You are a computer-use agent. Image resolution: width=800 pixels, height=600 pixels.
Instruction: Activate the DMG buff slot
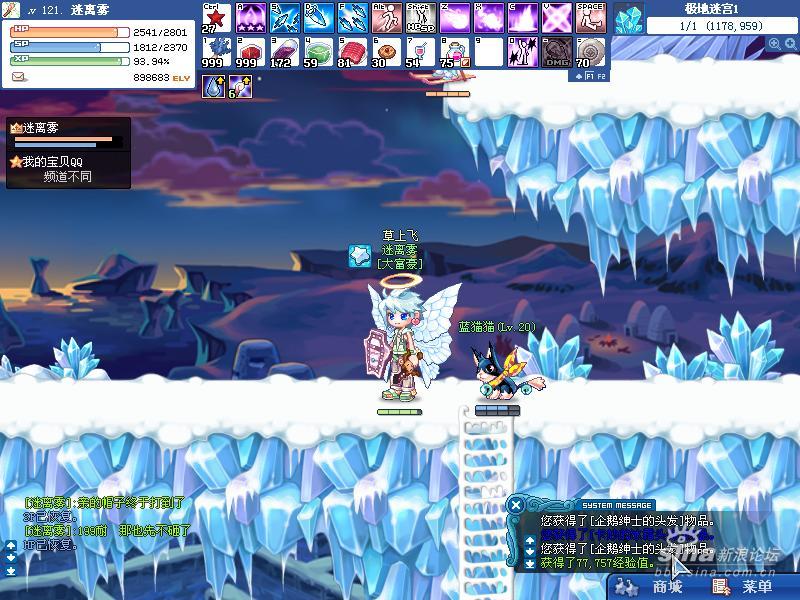(556, 51)
